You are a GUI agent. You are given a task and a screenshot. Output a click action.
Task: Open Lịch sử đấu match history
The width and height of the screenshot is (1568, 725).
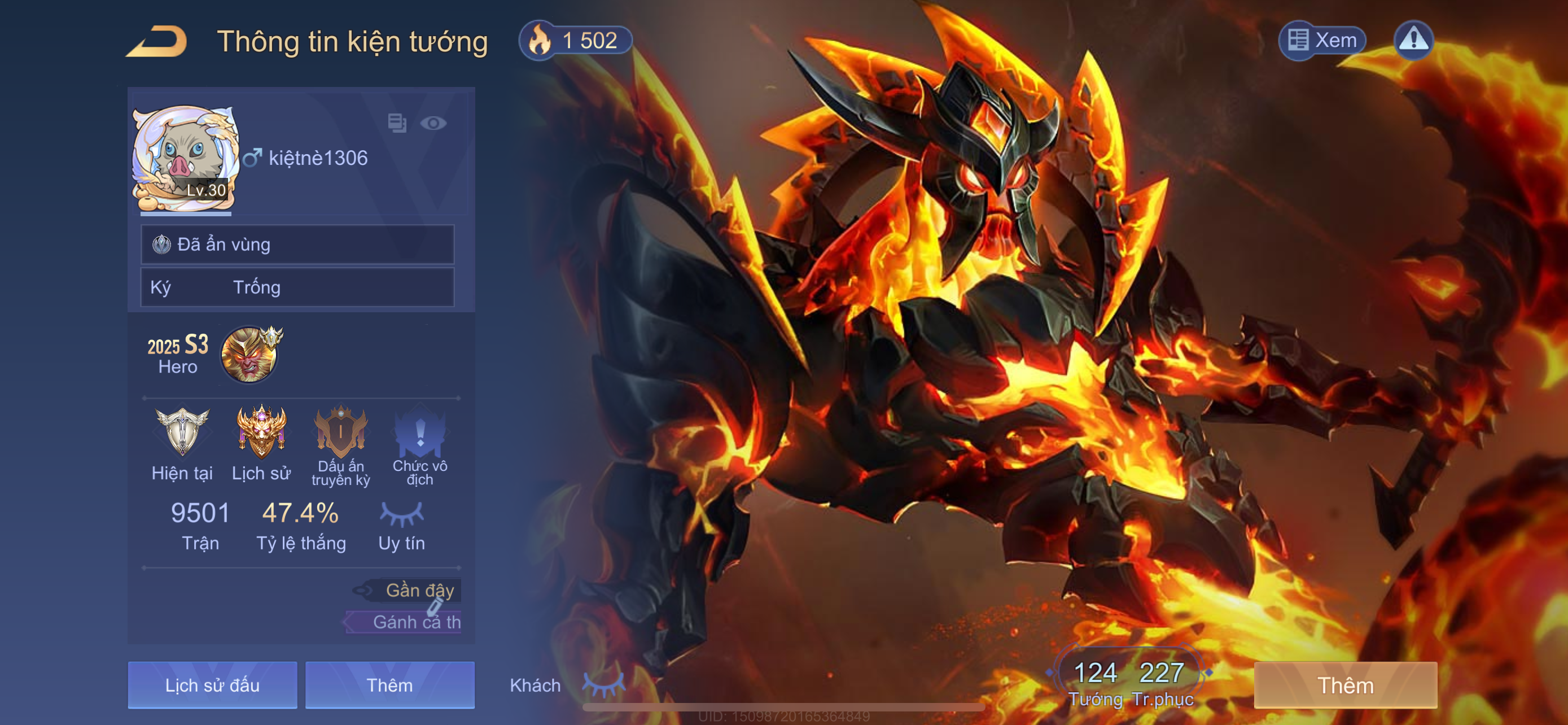tap(212, 685)
